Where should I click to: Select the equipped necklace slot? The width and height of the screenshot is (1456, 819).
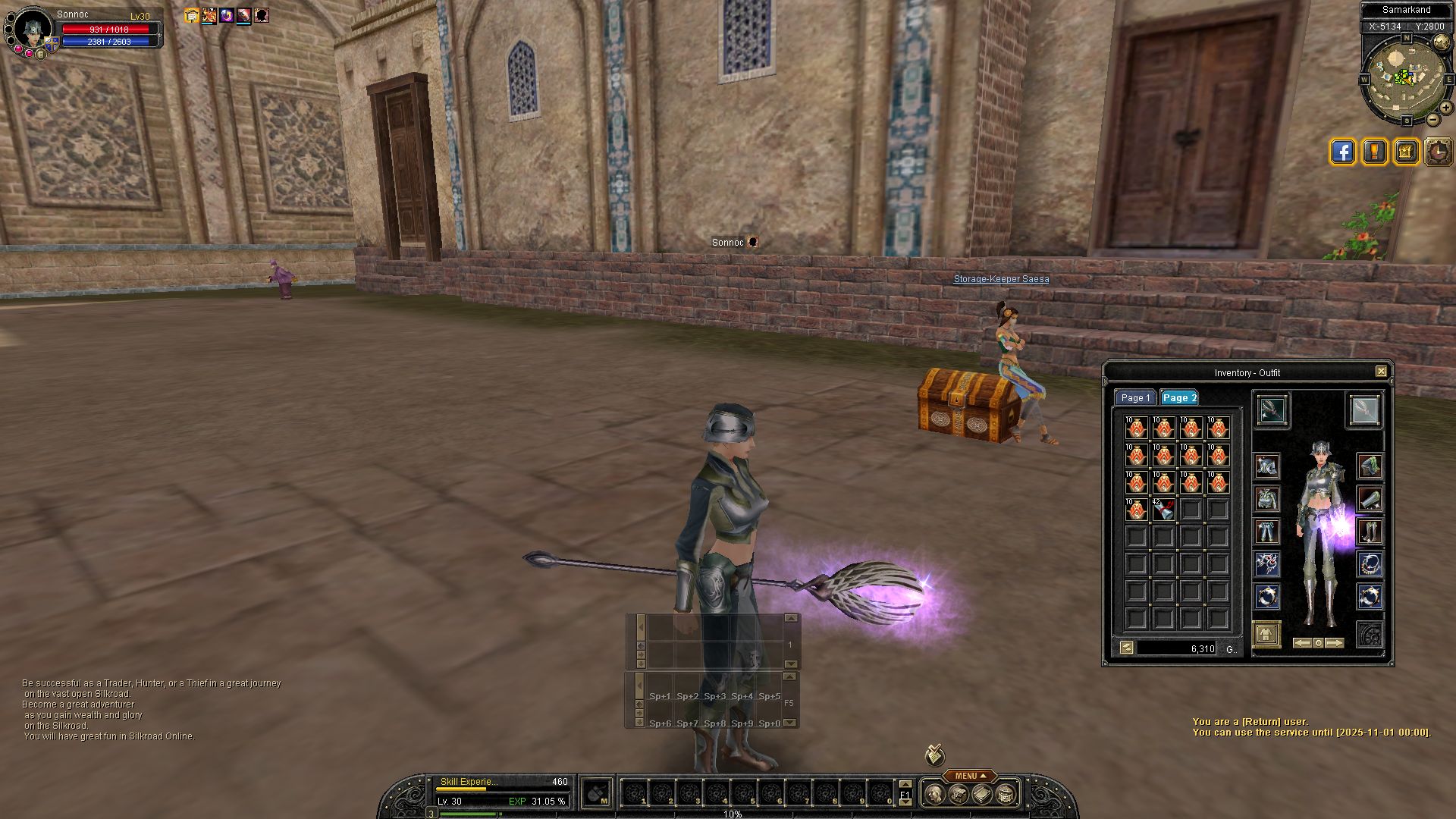(x=1370, y=563)
